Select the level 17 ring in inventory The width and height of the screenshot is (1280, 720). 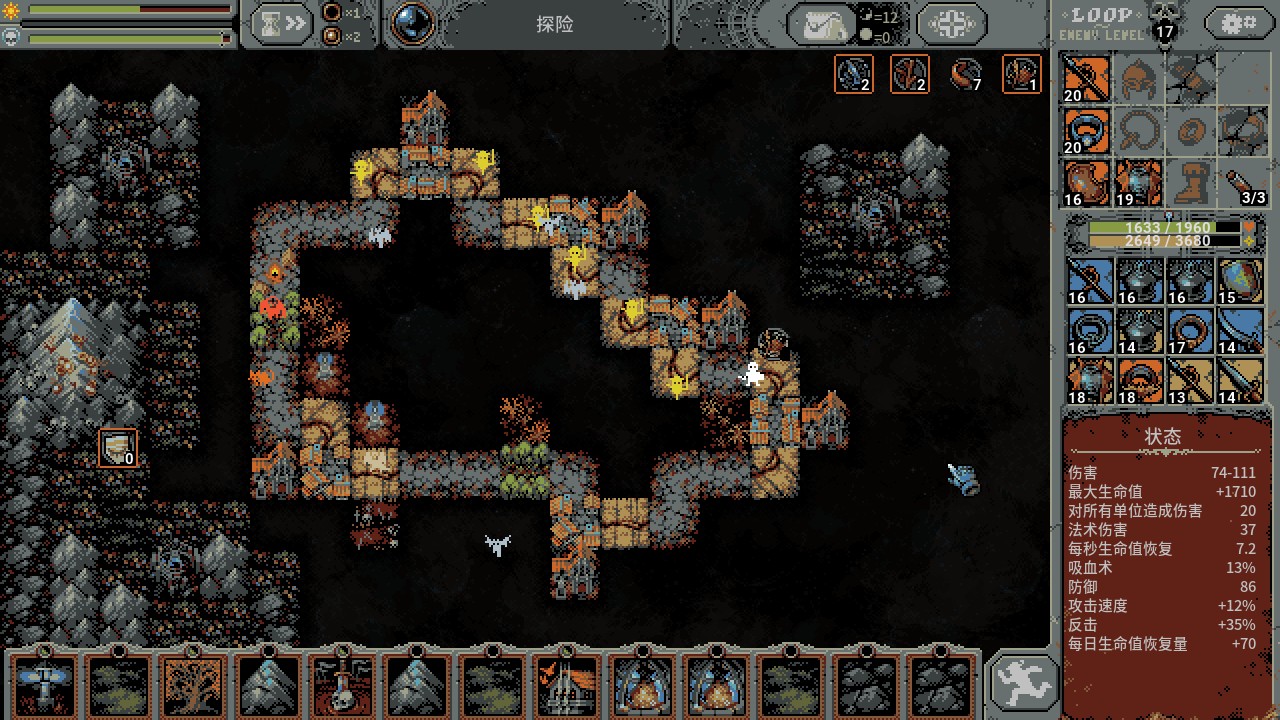pyautogui.click(x=1190, y=331)
